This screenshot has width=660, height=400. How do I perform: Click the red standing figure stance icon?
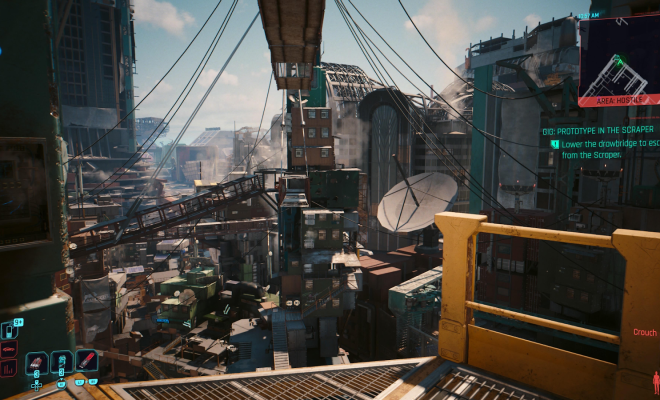coord(655,381)
